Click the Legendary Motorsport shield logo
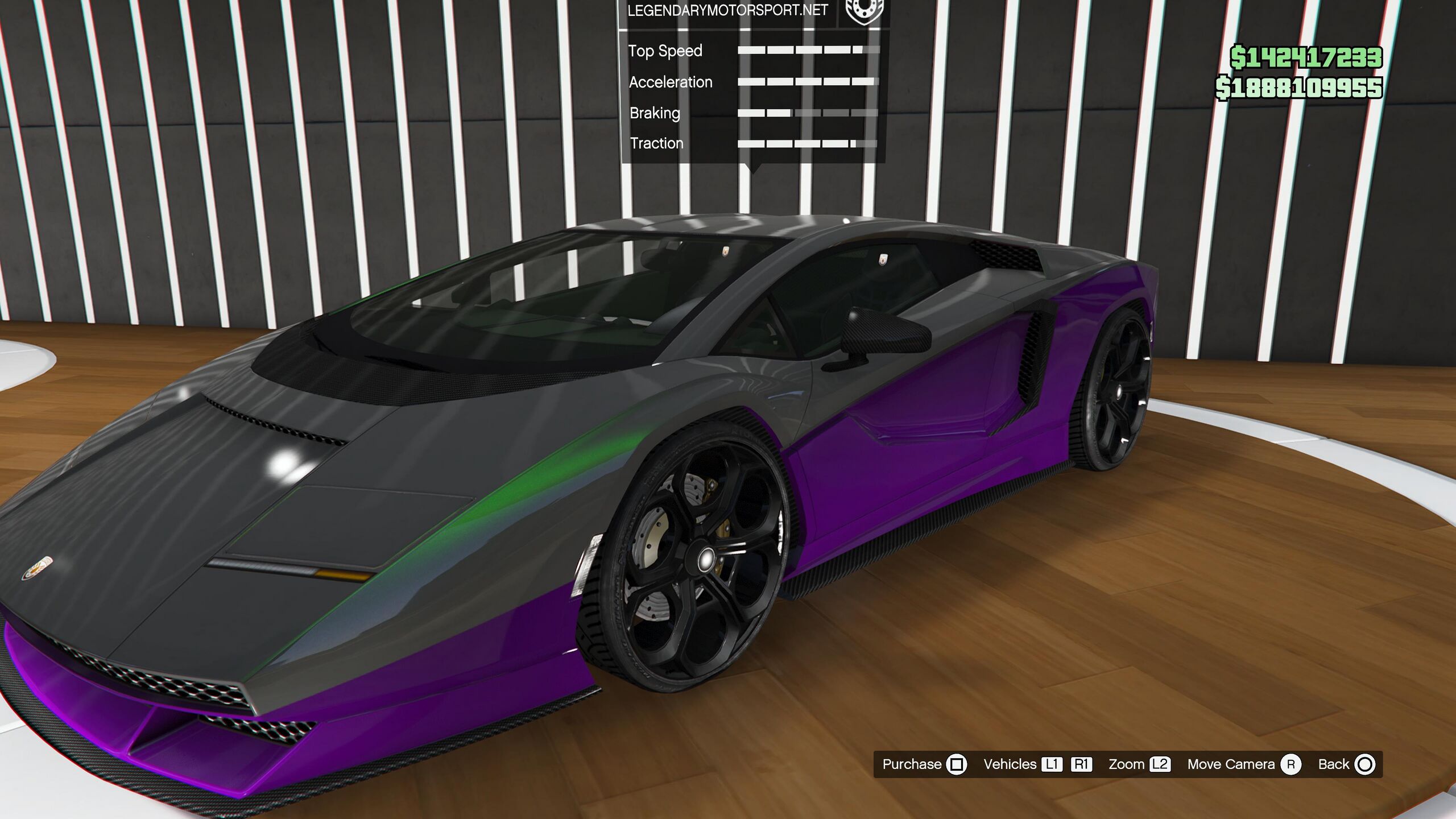1456x819 pixels. point(864,11)
